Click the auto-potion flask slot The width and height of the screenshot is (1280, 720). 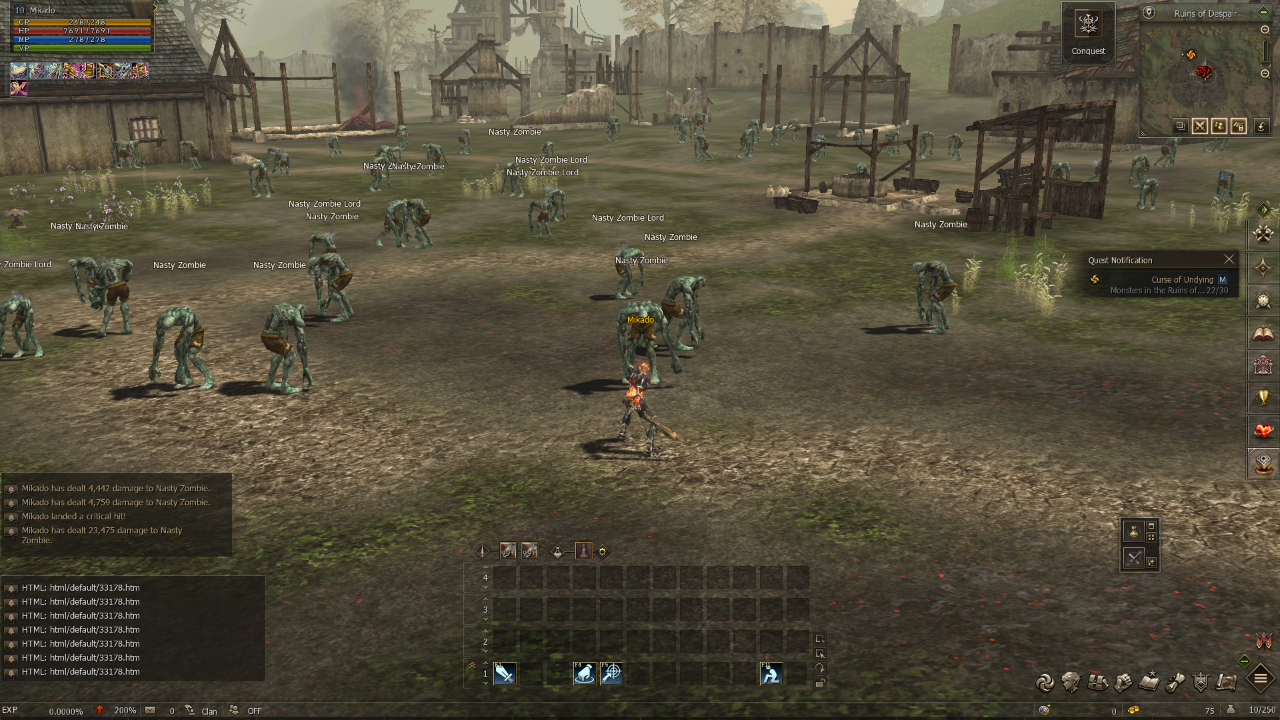(x=1134, y=530)
